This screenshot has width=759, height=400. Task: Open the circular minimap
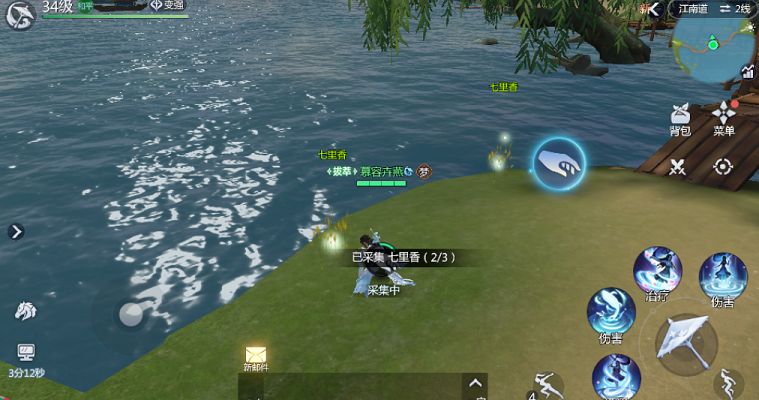[x=713, y=46]
